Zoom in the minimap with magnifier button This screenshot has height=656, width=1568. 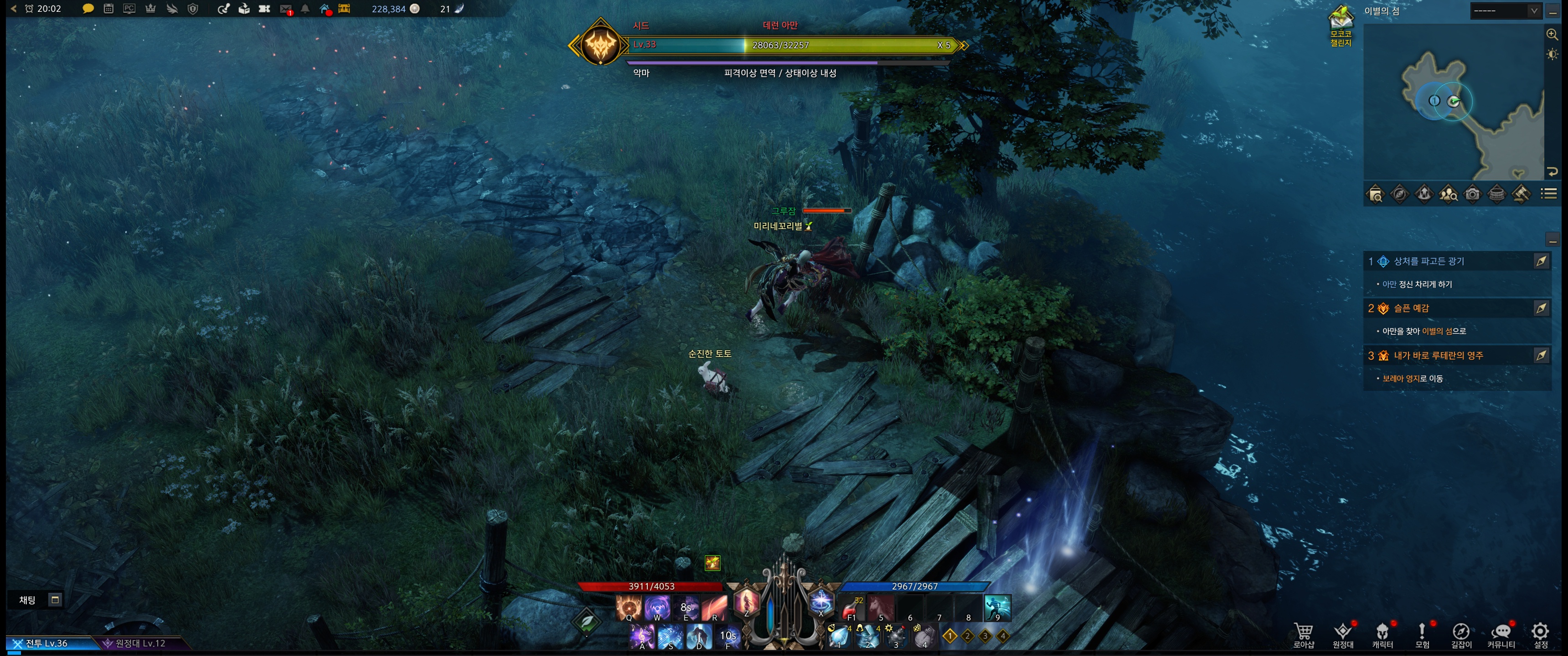pyautogui.click(x=1552, y=34)
